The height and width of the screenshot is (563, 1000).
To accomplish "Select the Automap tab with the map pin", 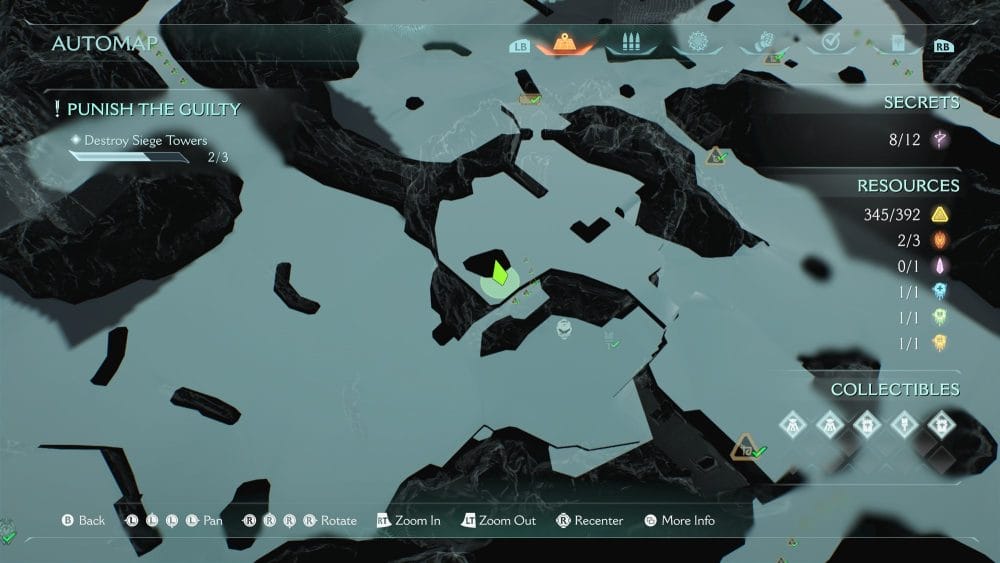I will coord(564,44).
